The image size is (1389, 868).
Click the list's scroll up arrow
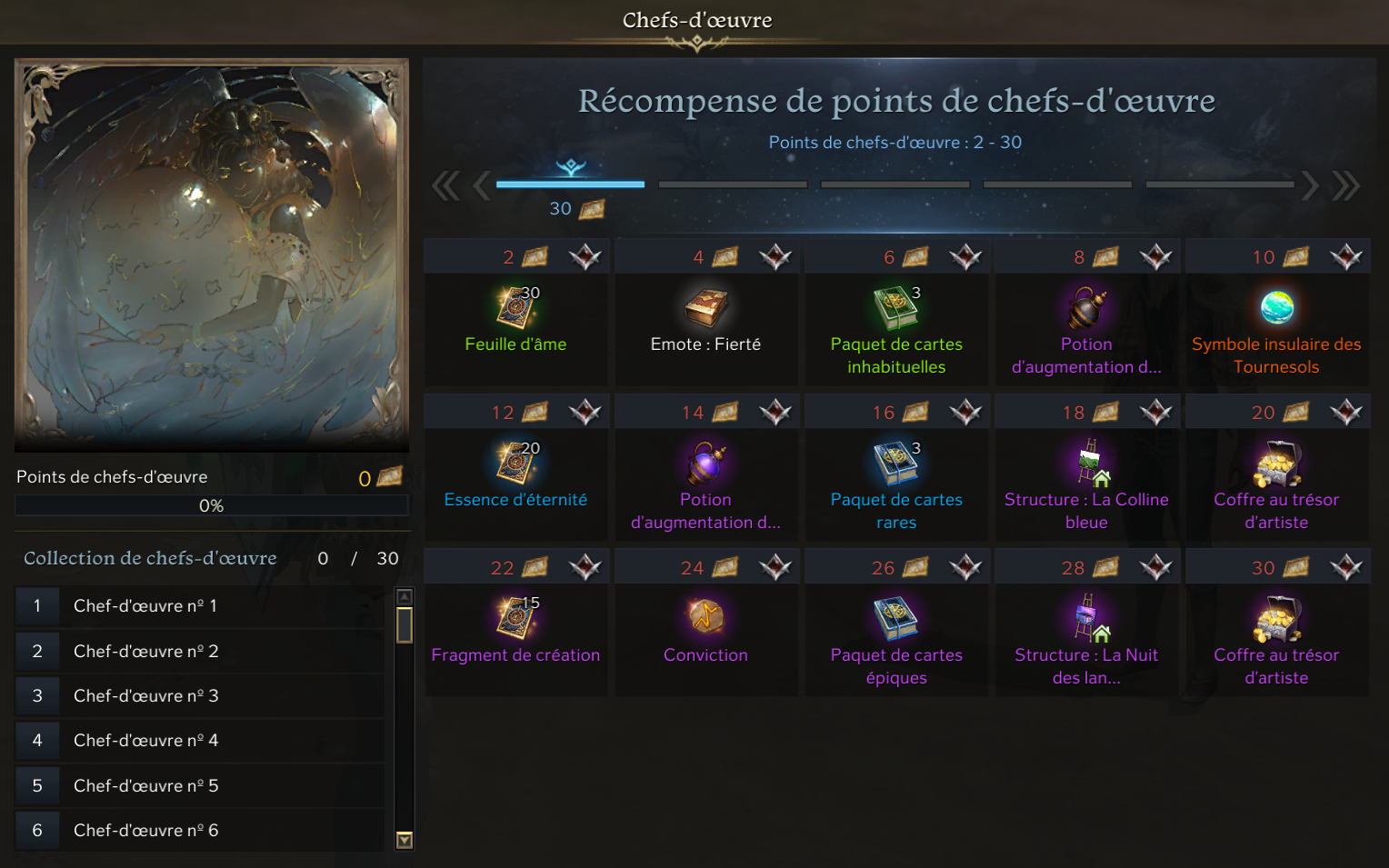pos(405,596)
